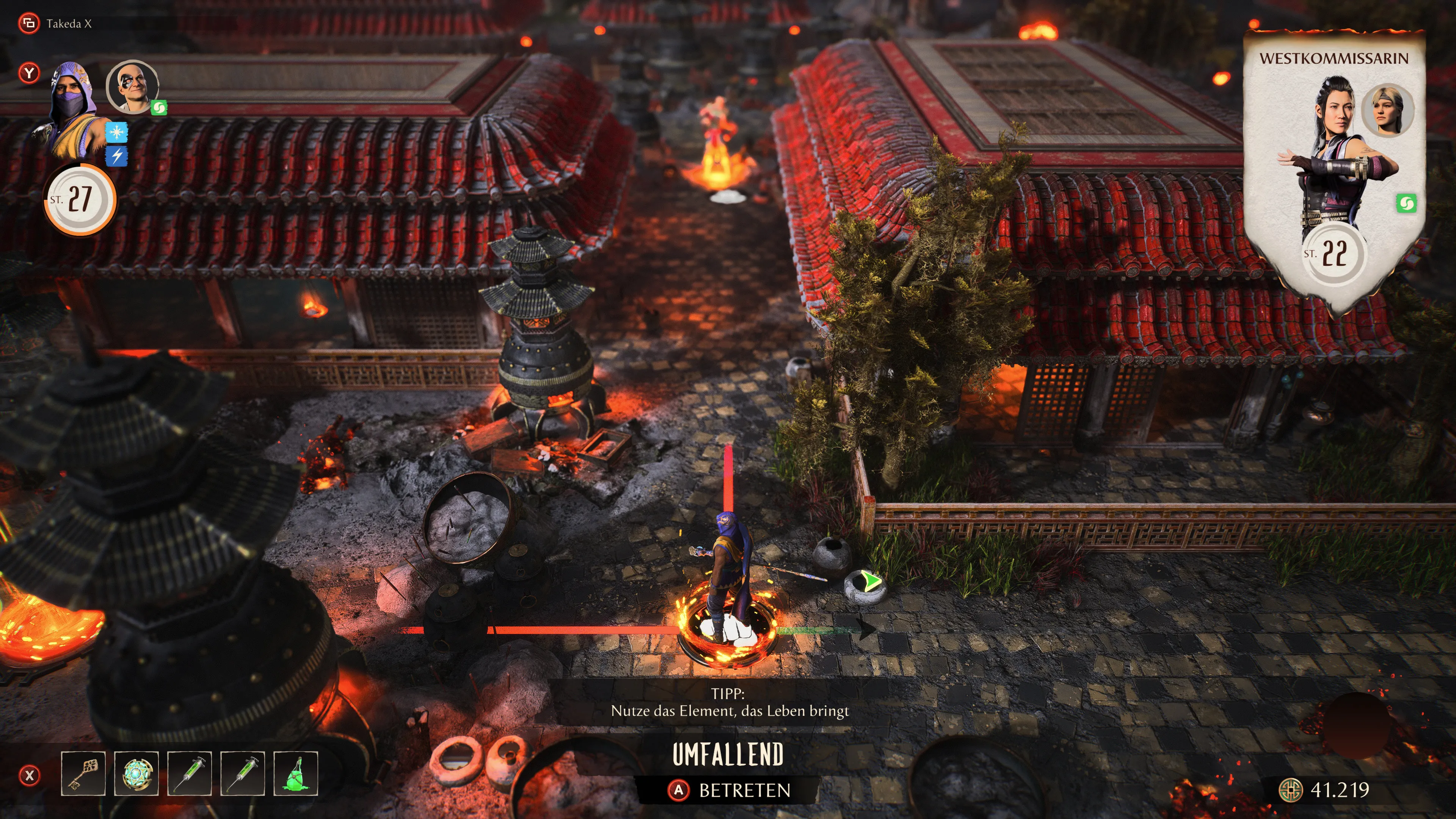Screen dimensions: 1456x819
Task: Select the ornate key item slot
Action: pos(83,774)
